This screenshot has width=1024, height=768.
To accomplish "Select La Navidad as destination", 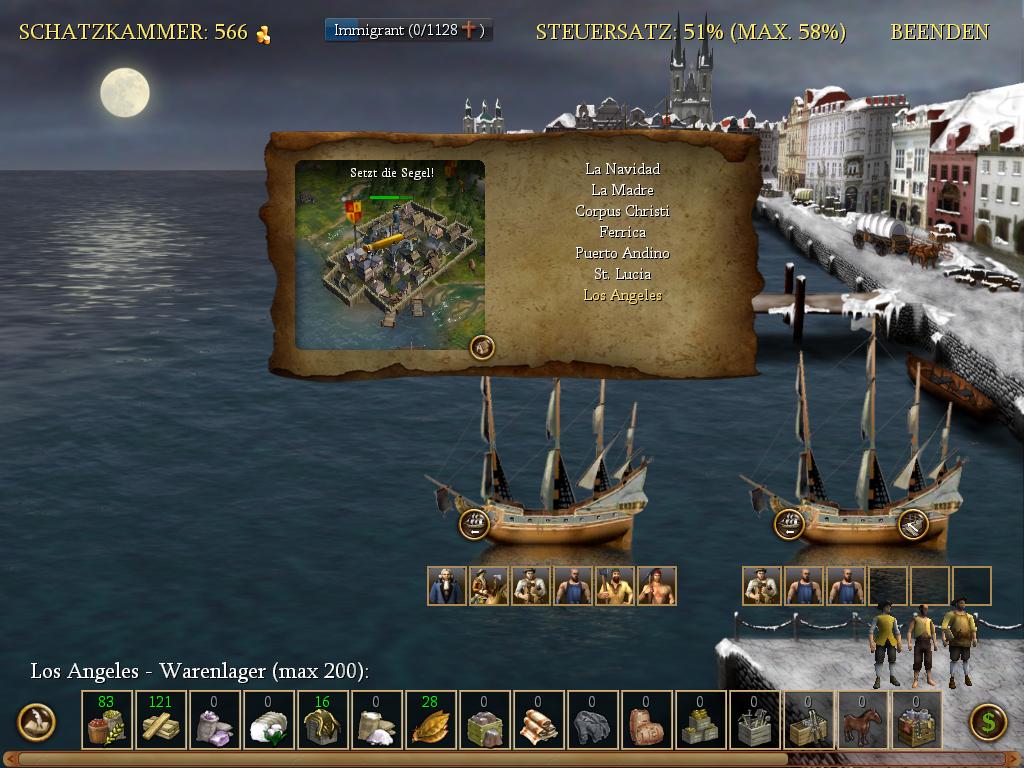I will click(622, 169).
